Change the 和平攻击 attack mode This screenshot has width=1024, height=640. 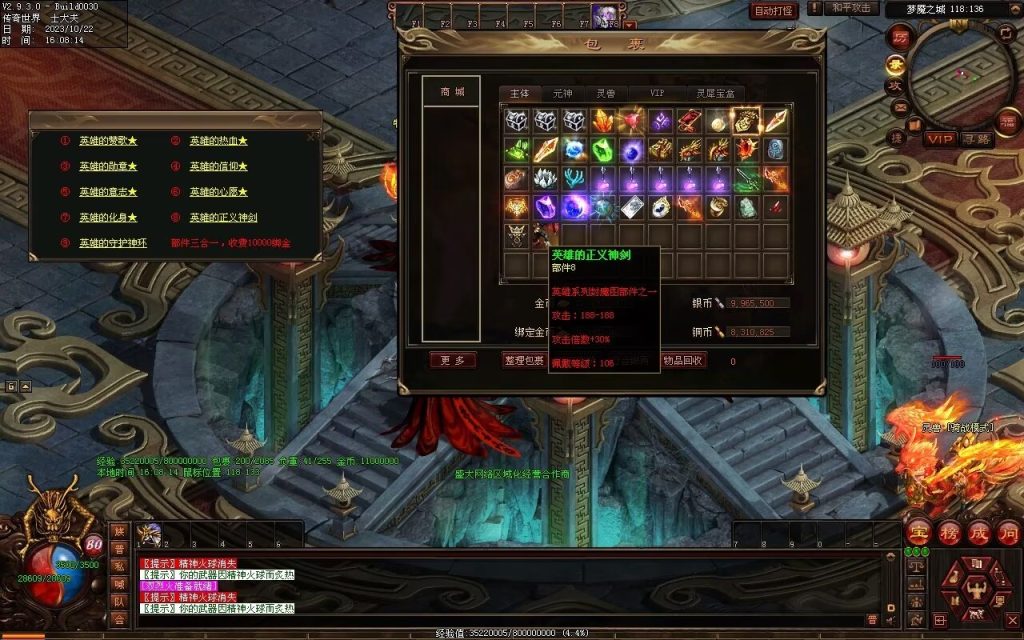(x=854, y=9)
